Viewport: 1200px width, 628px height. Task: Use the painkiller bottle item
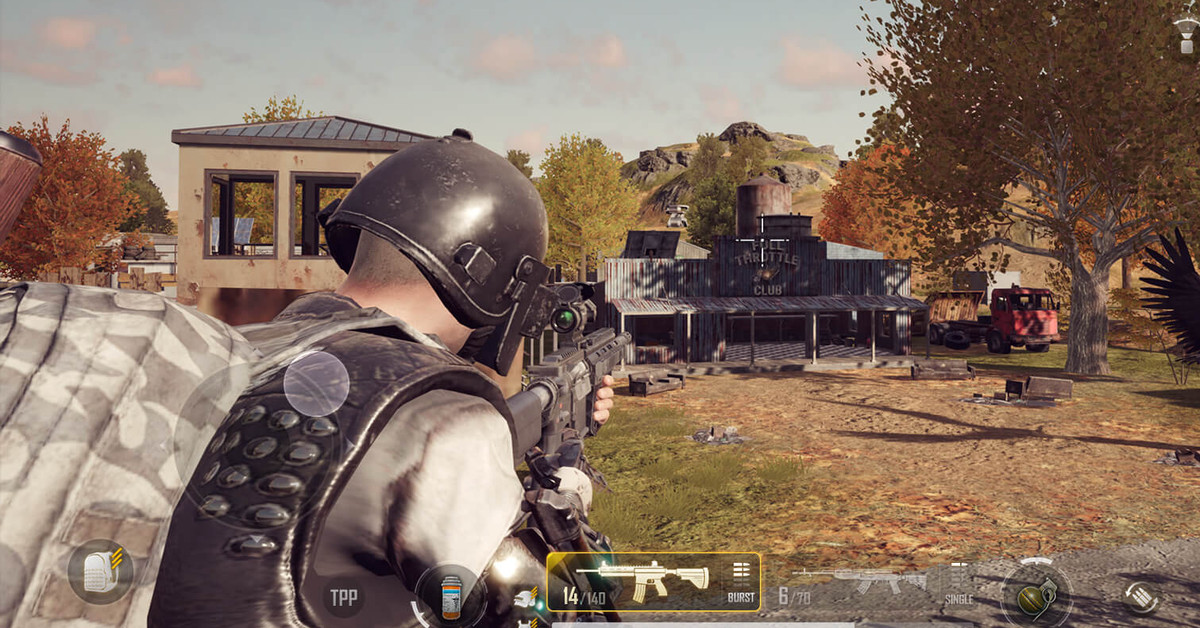coord(450,597)
